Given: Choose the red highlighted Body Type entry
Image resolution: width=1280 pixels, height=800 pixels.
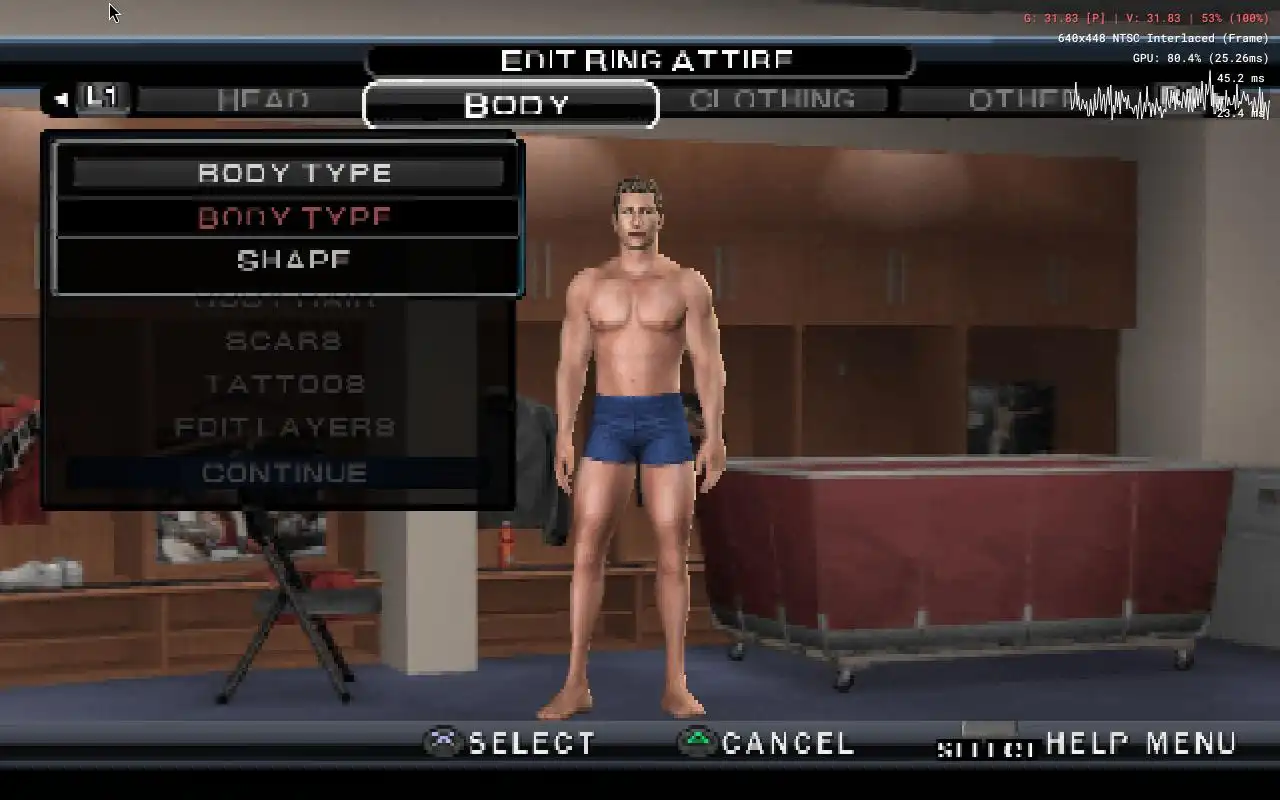Looking at the screenshot, I should tap(294, 217).
